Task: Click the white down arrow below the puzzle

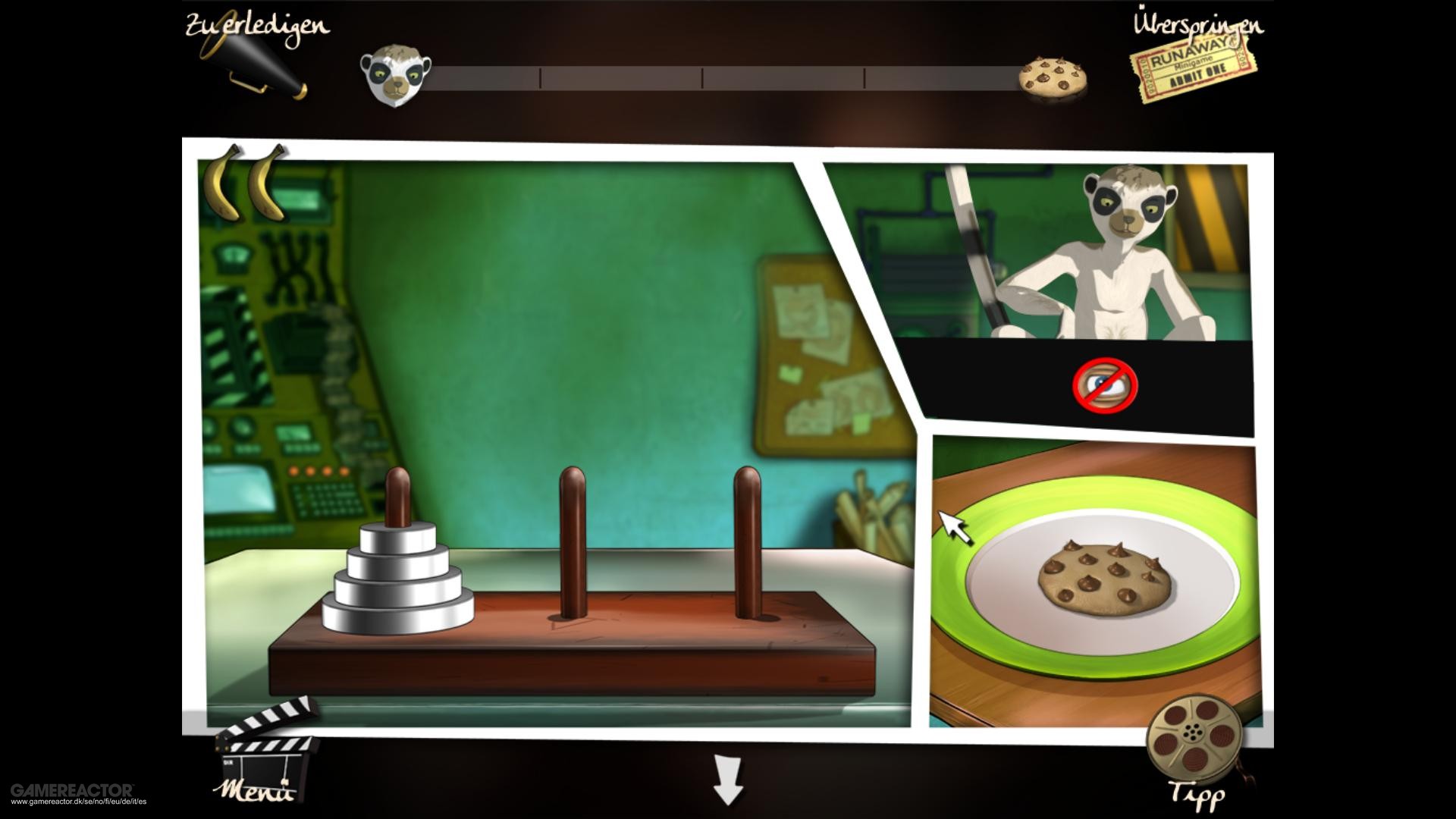Action: click(x=726, y=781)
